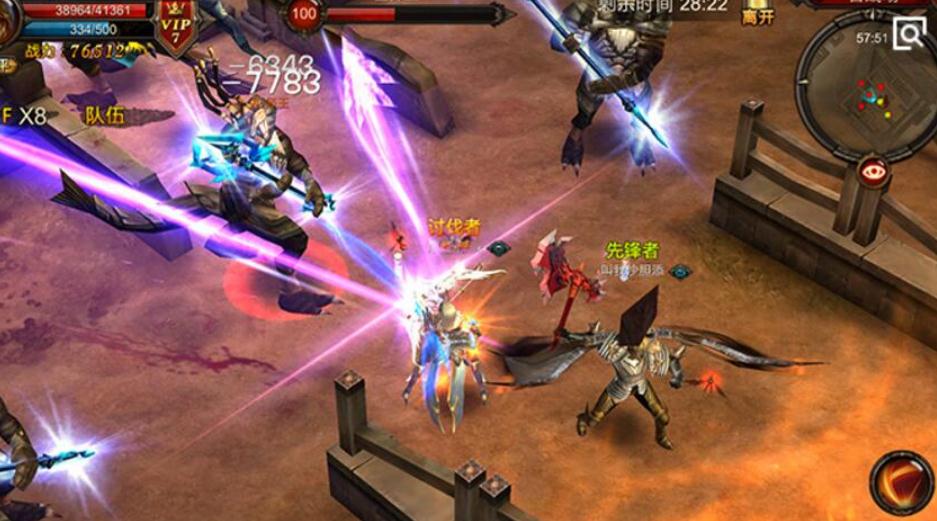Activate the fiery slash skill button
This screenshot has width=937, height=521.
(902, 483)
